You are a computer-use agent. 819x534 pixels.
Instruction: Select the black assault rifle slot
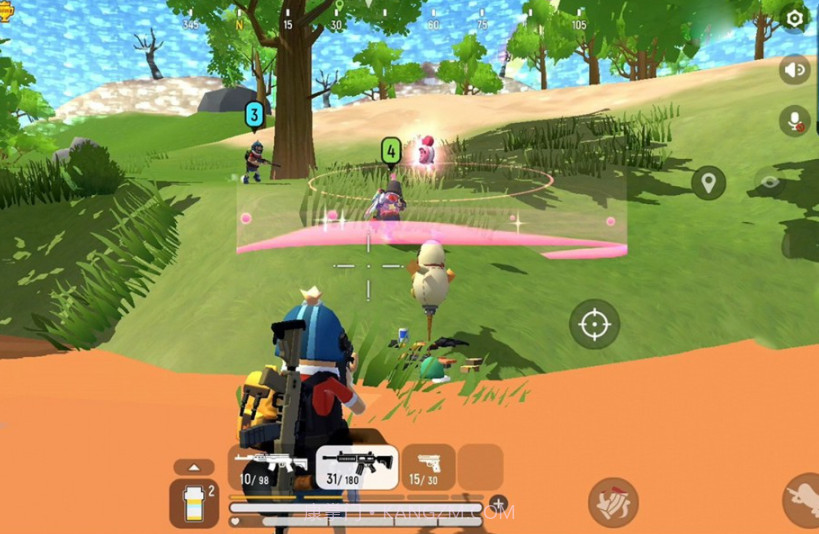(357, 467)
